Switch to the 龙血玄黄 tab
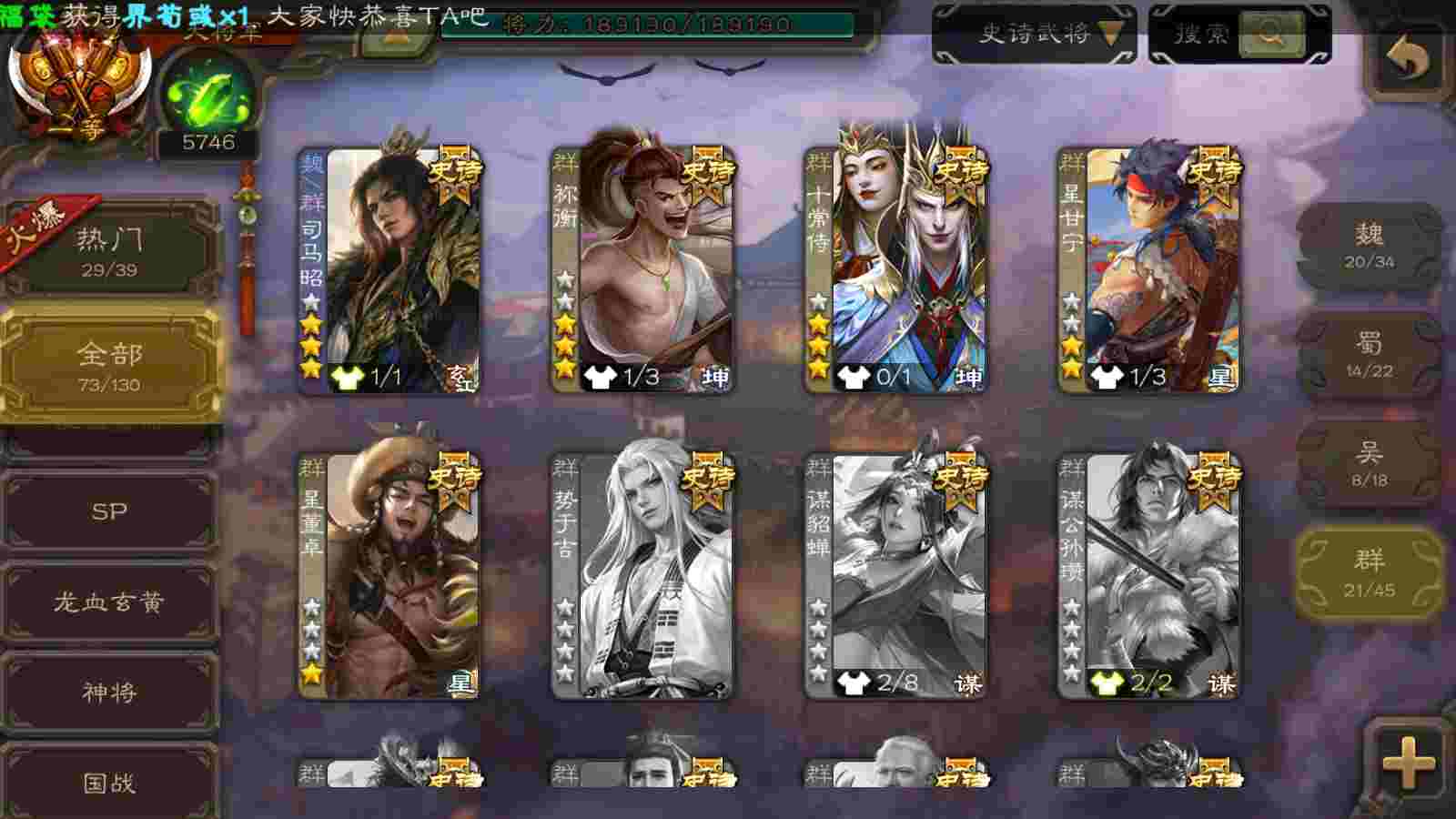1456x819 pixels. tap(109, 602)
